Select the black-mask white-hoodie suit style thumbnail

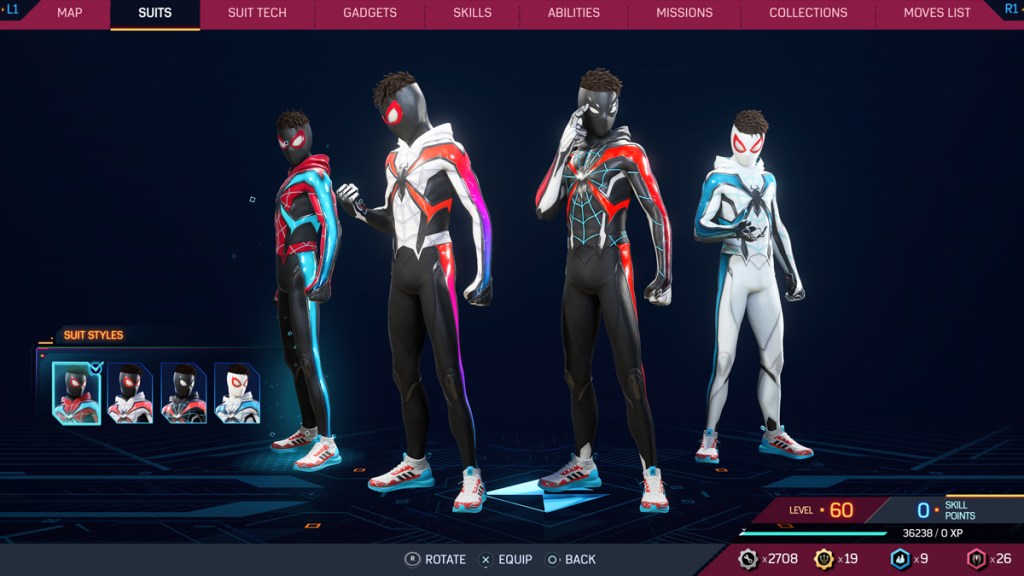point(131,393)
